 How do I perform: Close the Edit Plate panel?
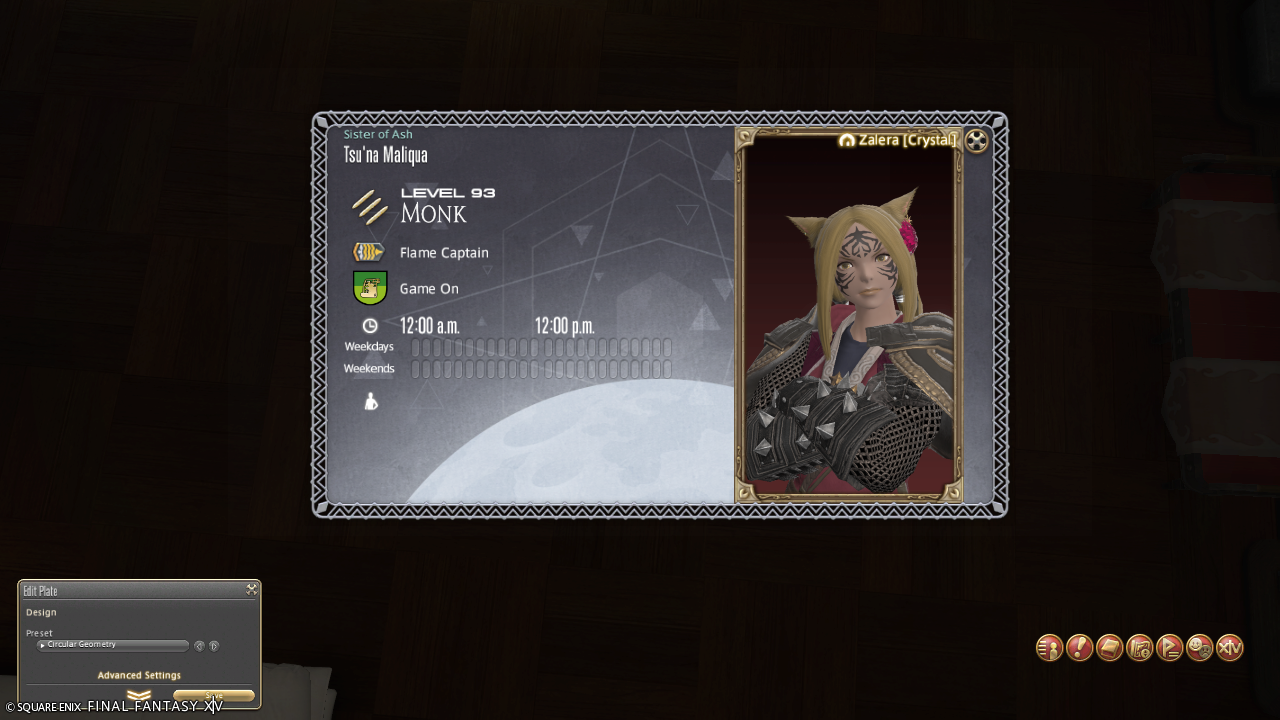click(x=251, y=590)
